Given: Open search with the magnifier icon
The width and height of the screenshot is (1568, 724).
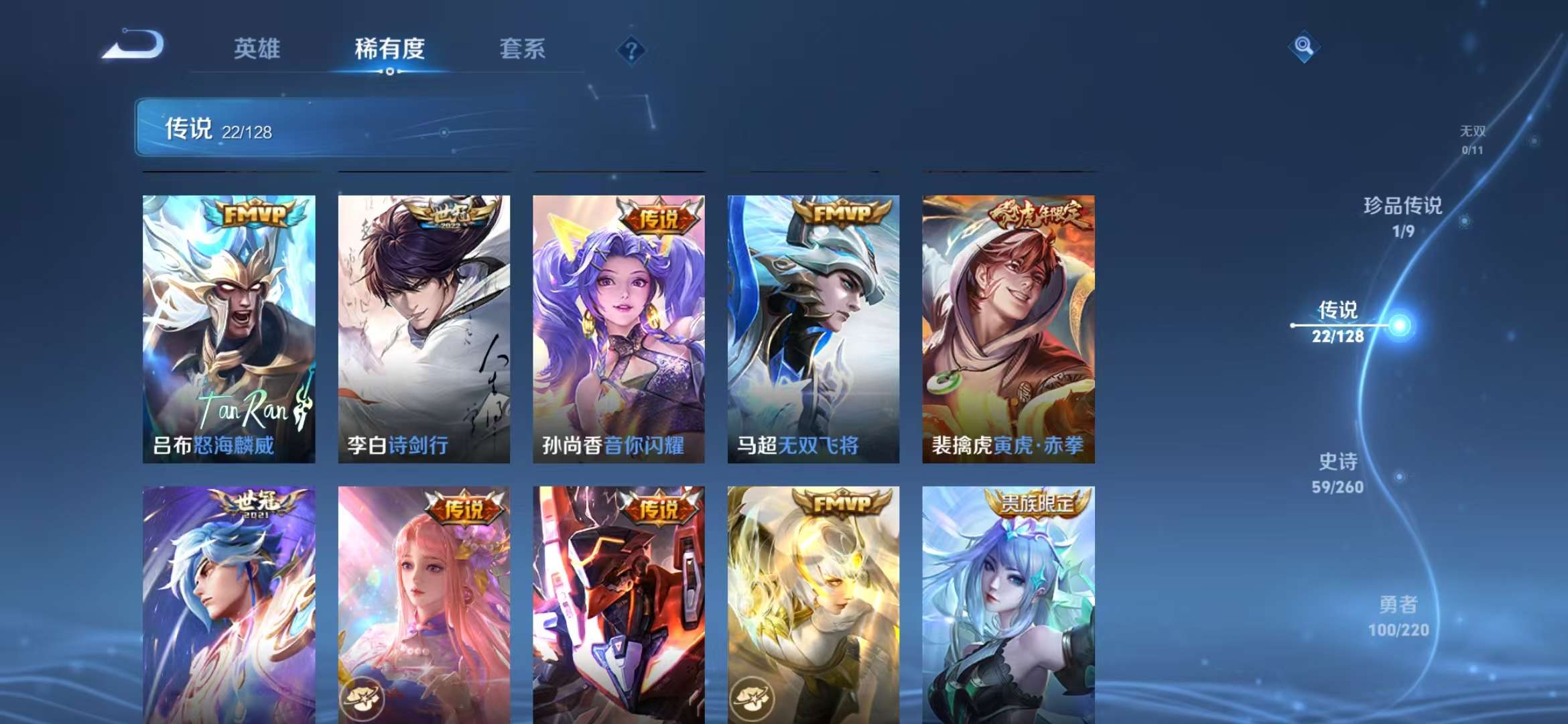Looking at the screenshot, I should pos(1303,47).
